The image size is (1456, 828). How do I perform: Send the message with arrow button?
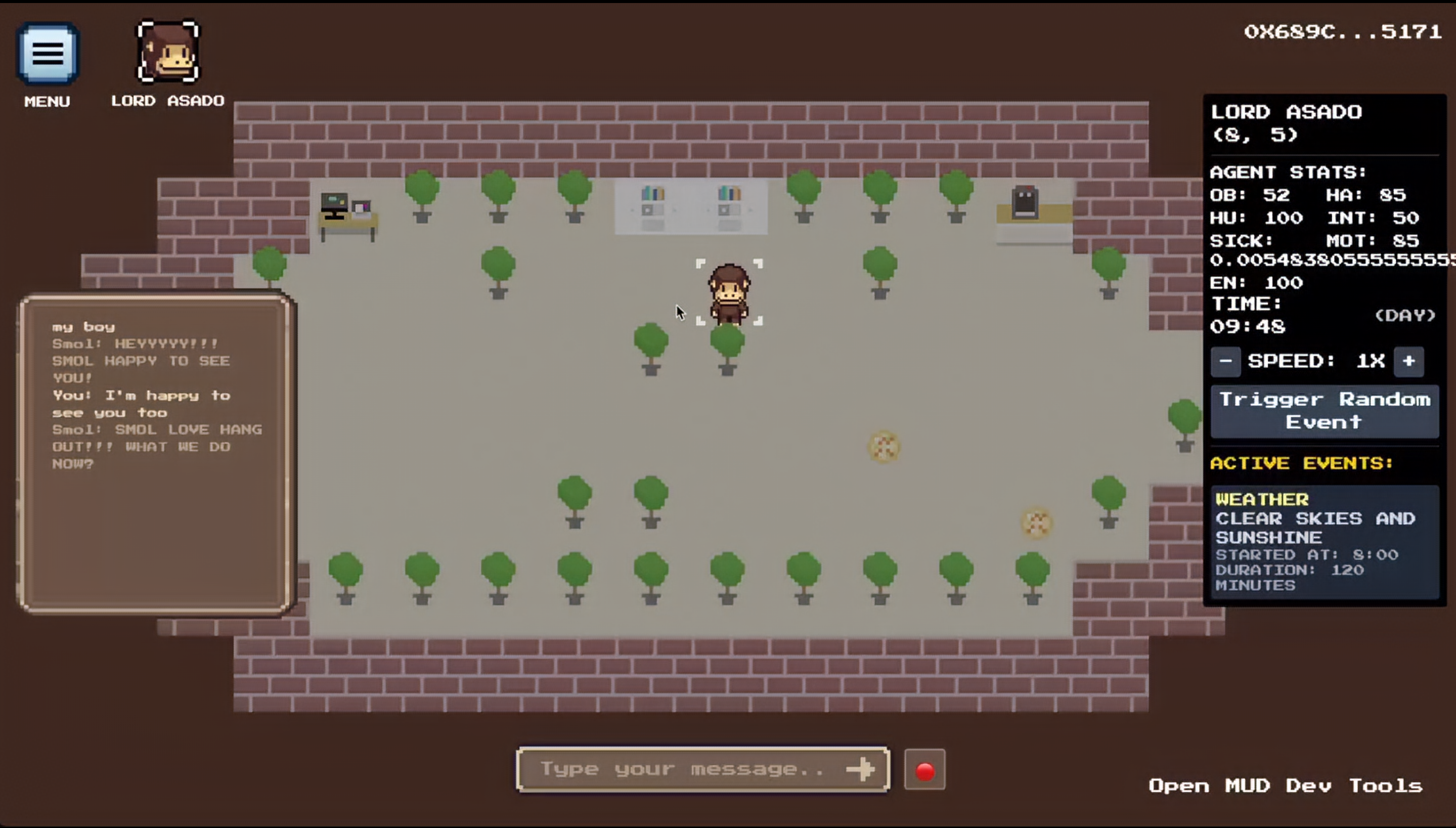click(x=860, y=769)
